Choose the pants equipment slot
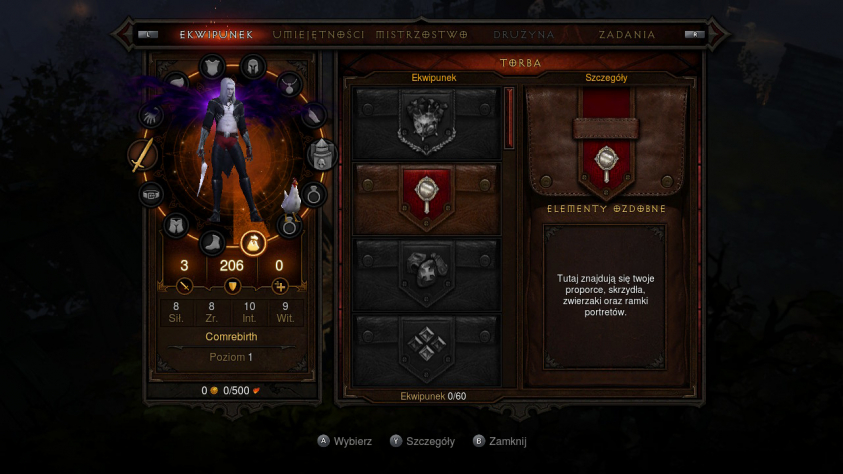Viewport: 843px width, 474px height. [176, 224]
